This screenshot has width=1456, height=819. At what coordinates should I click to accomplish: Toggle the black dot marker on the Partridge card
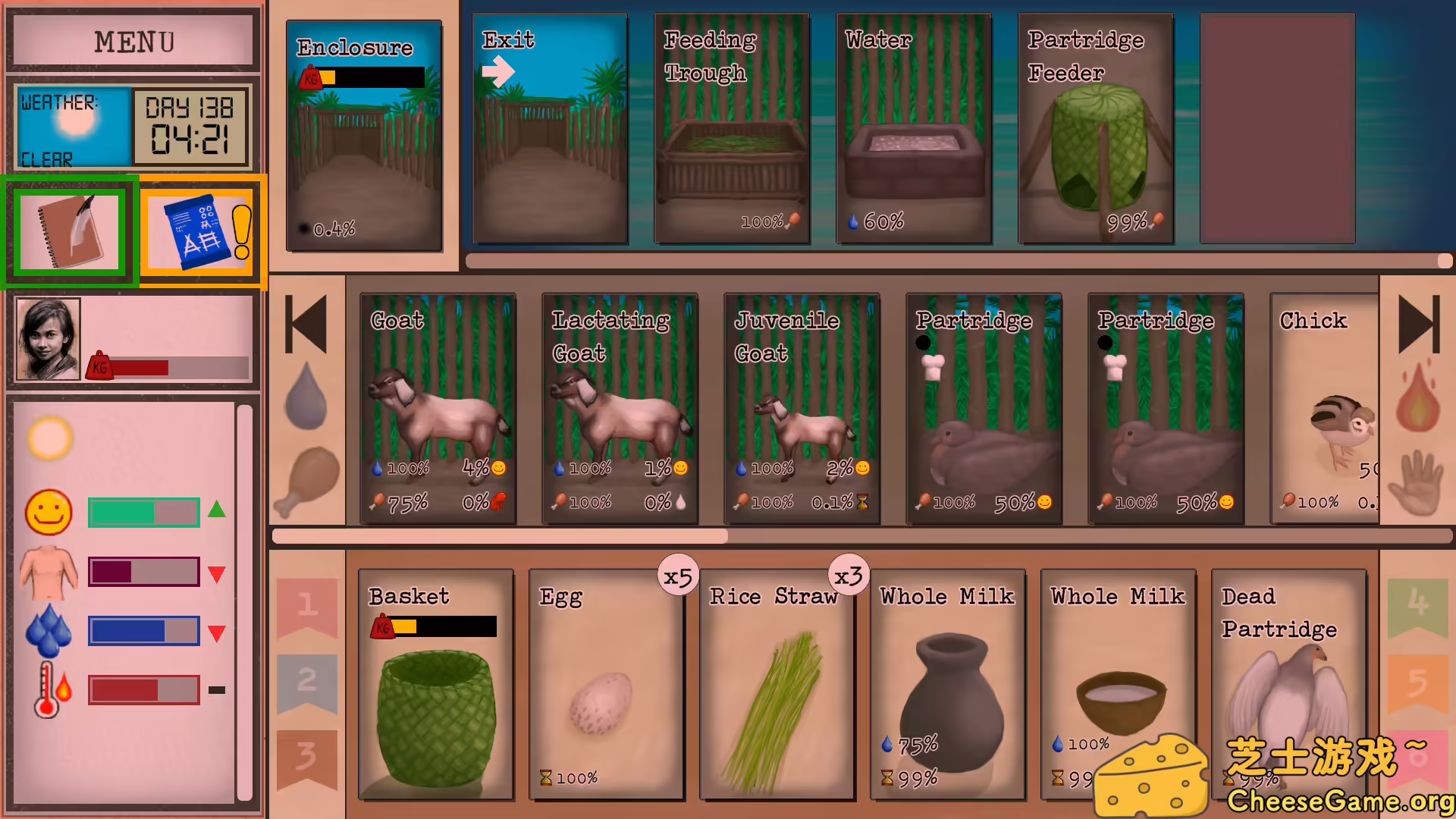coord(923,343)
